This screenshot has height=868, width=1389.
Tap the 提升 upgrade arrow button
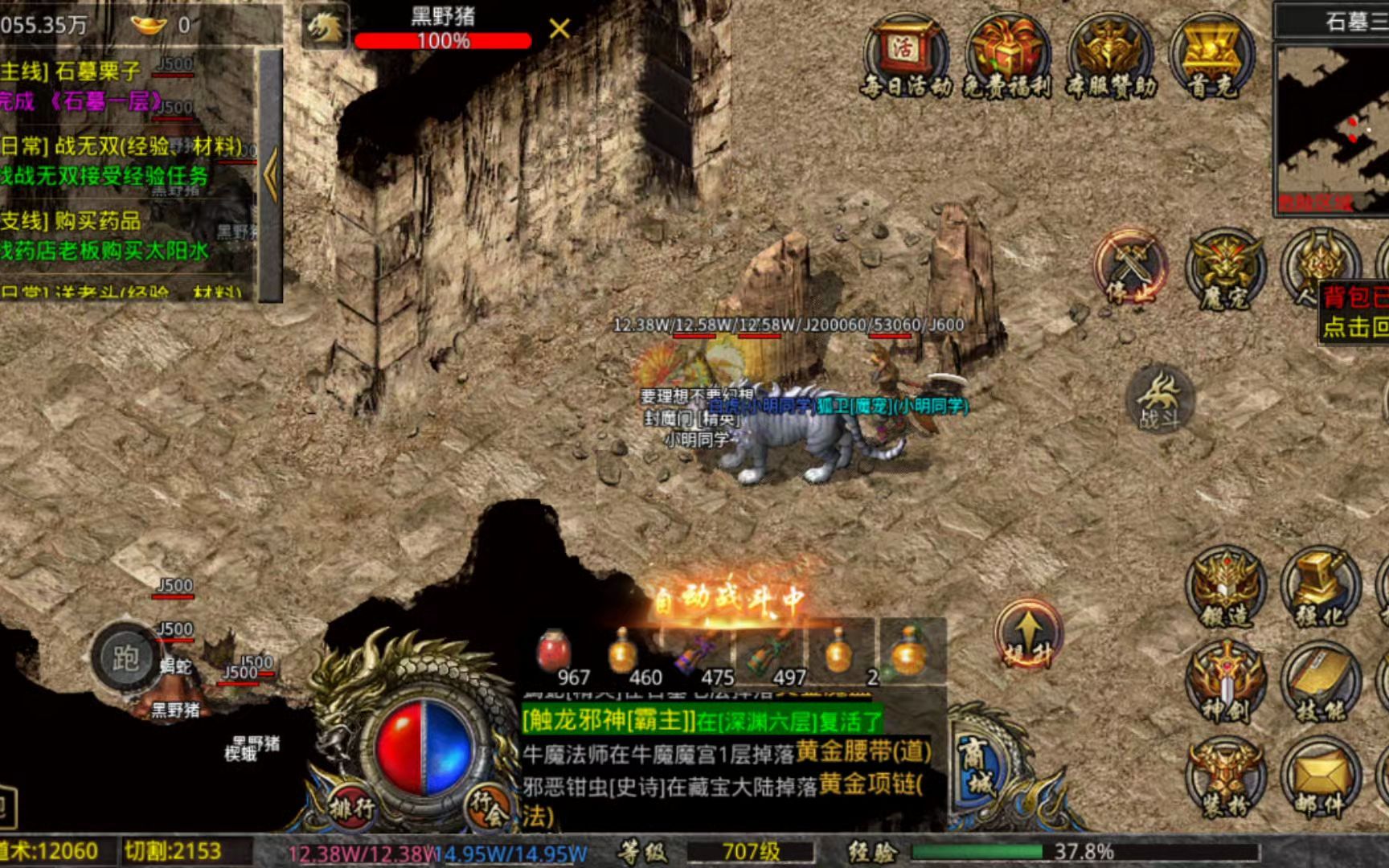[1028, 634]
